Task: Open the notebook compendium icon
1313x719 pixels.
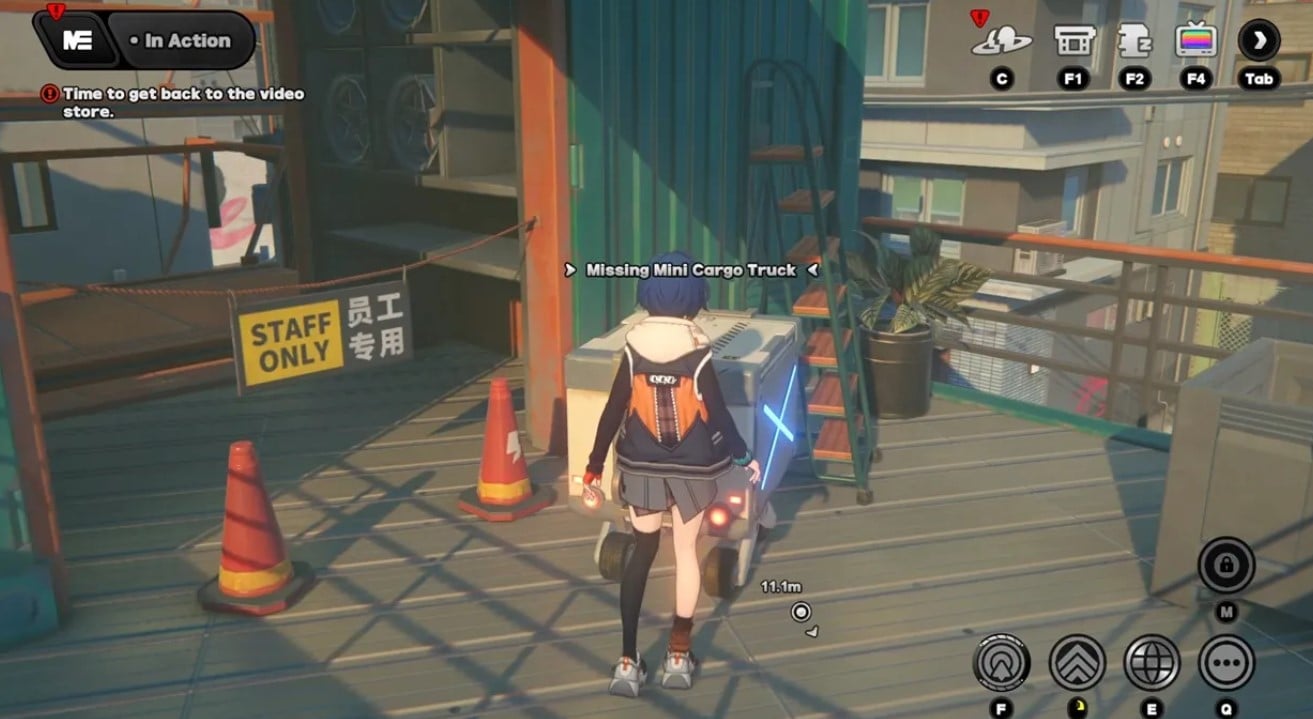Action: (1133, 41)
